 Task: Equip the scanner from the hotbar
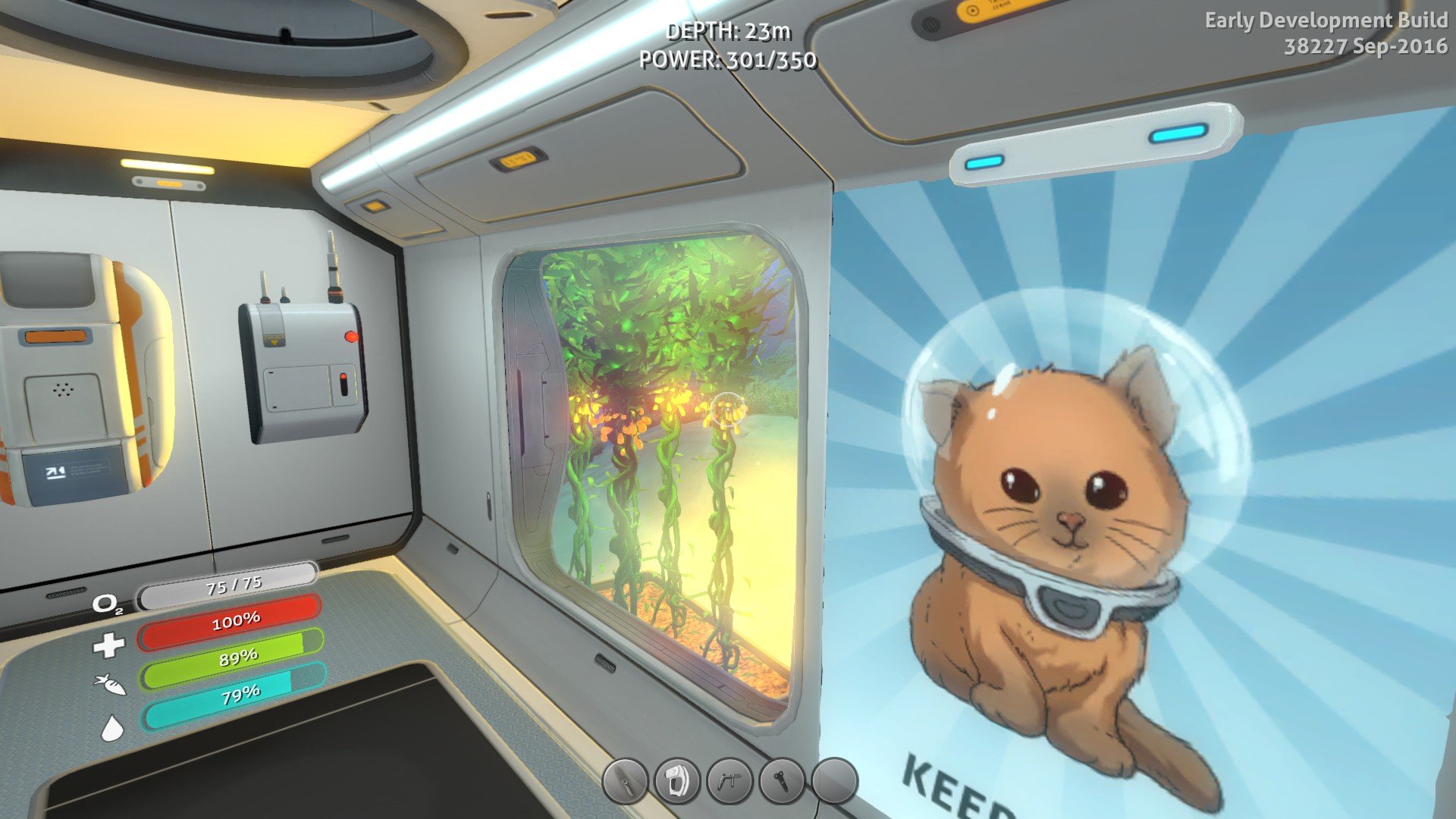click(x=677, y=780)
